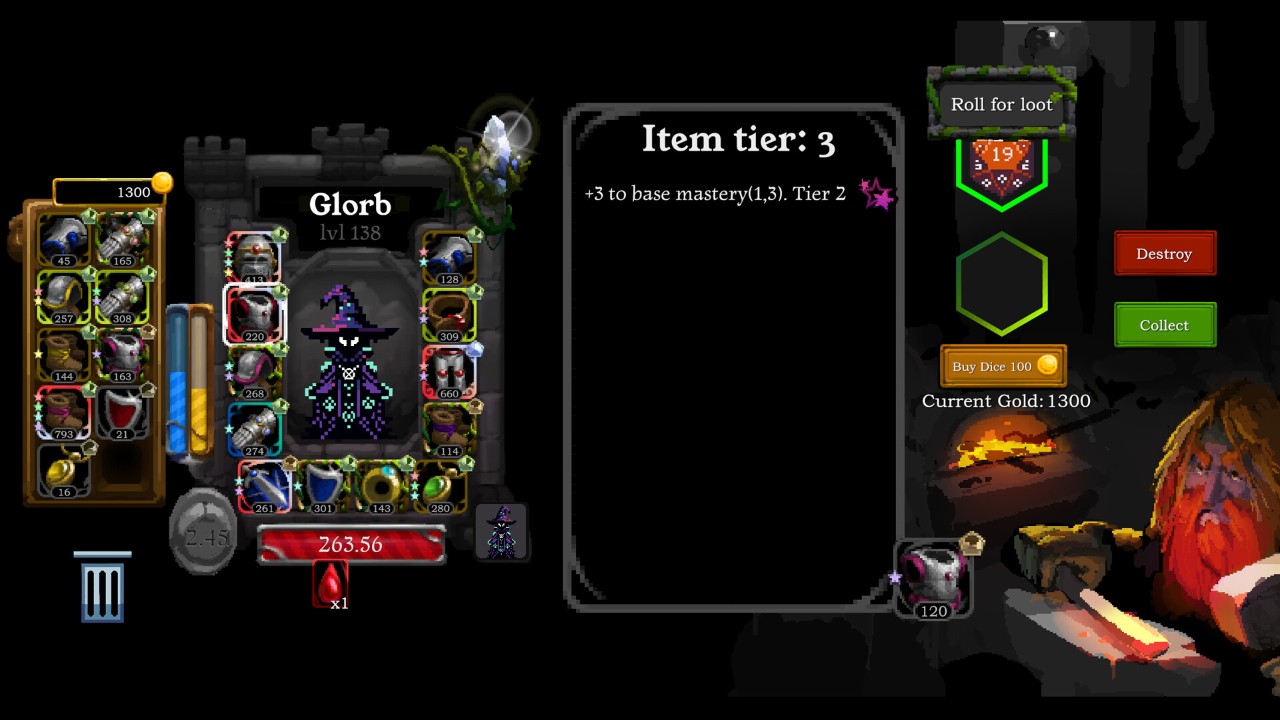This screenshot has width=1280, height=720.
Task: Select the boots numbered 793 in inventory
Action: click(65, 412)
